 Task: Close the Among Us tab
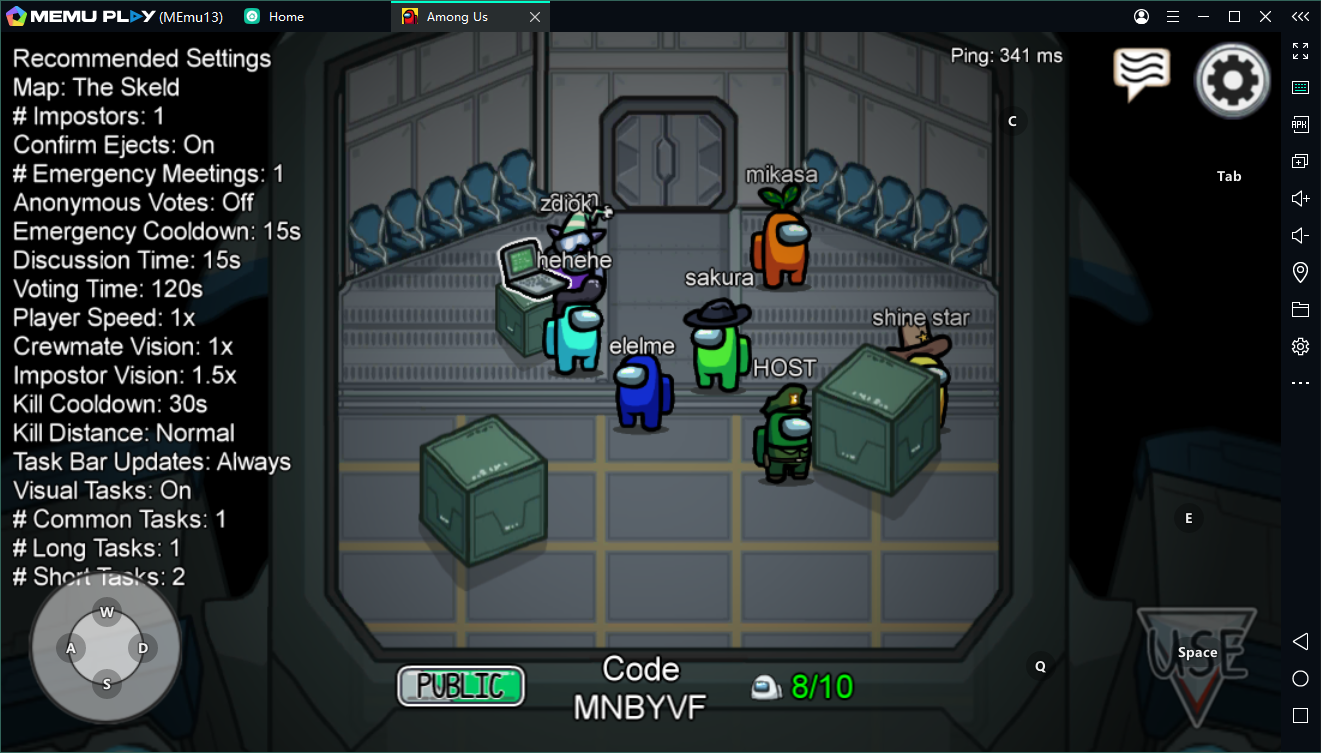point(535,17)
